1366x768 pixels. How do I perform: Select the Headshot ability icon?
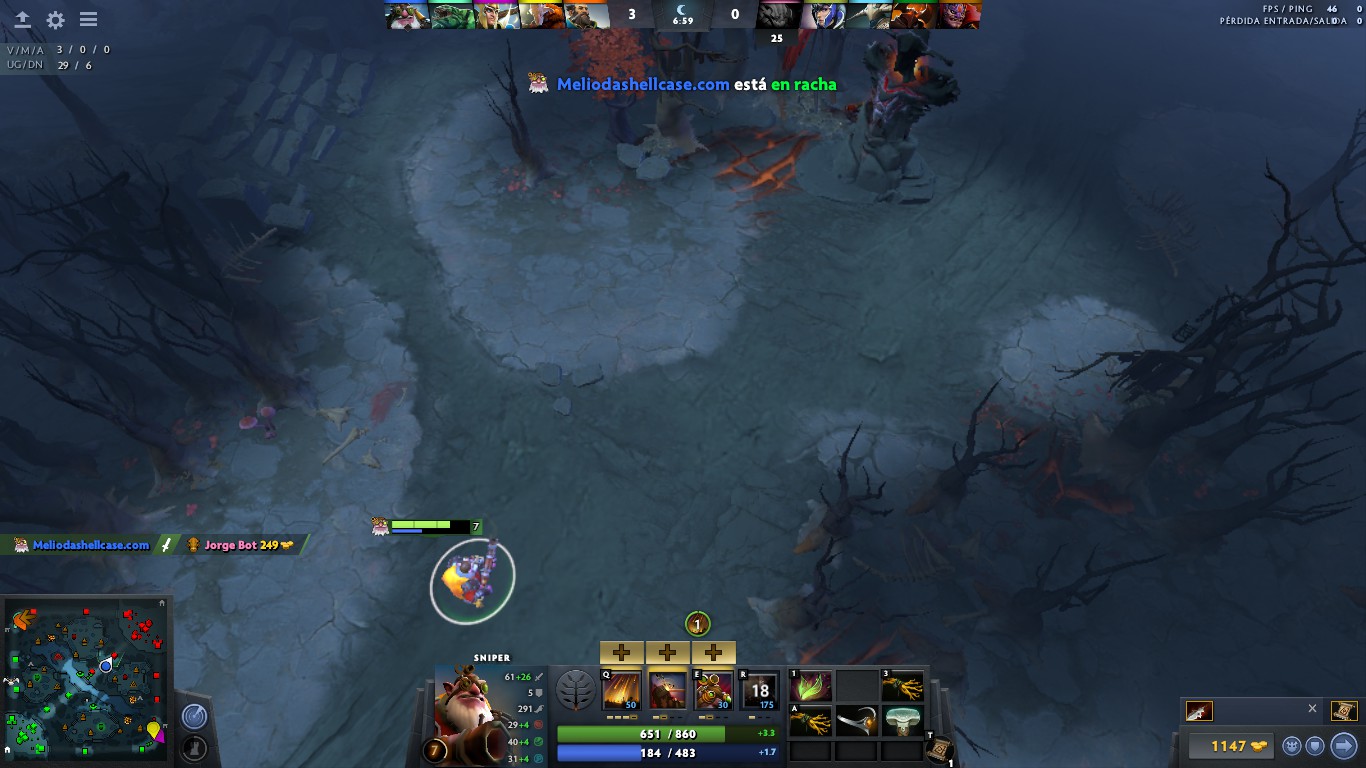667,690
